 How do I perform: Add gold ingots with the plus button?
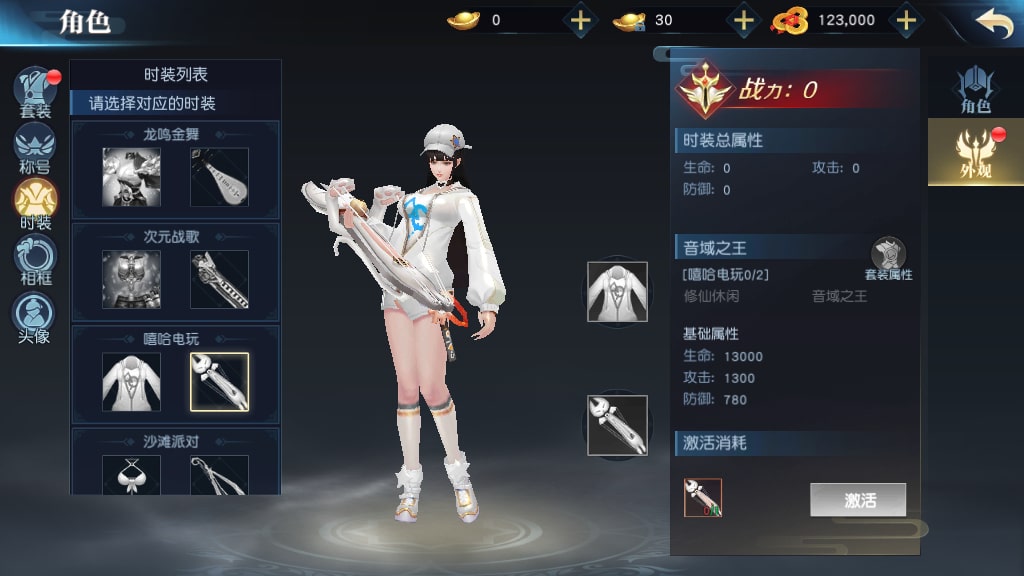(x=581, y=20)
